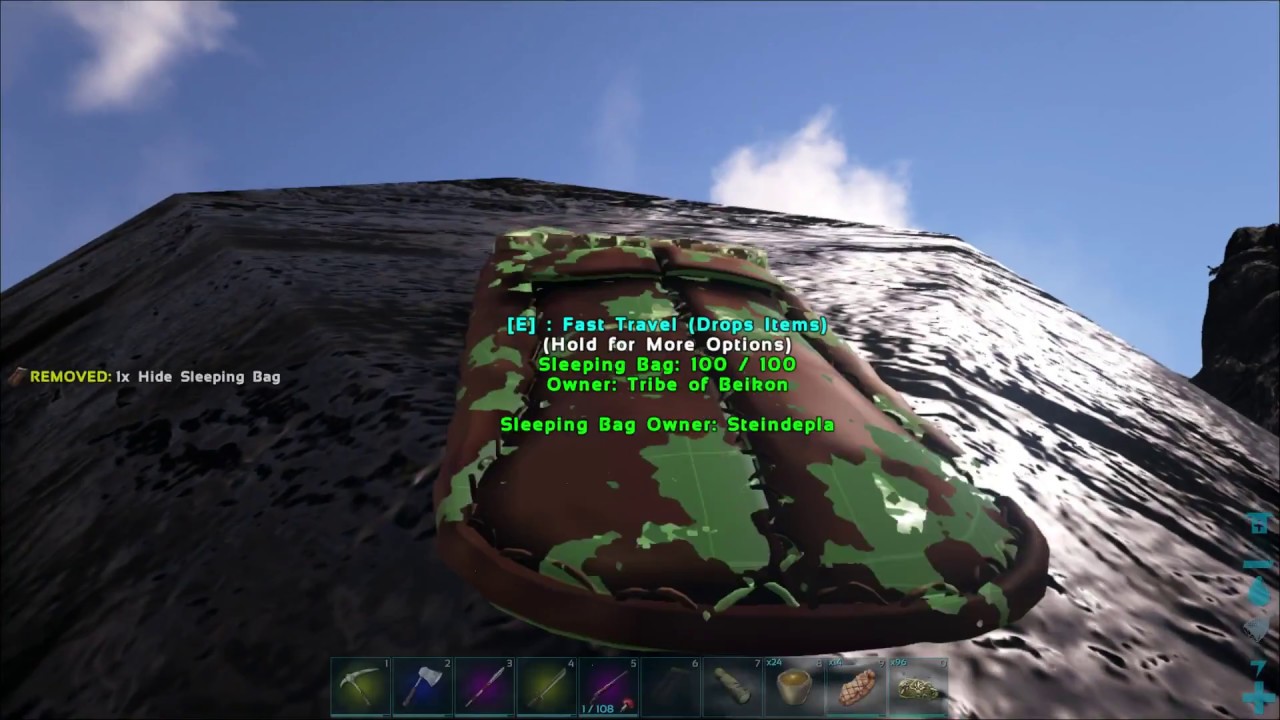1280x720 pixels.
Task: Click the Hold for More Options text
Action: (666, 344)
